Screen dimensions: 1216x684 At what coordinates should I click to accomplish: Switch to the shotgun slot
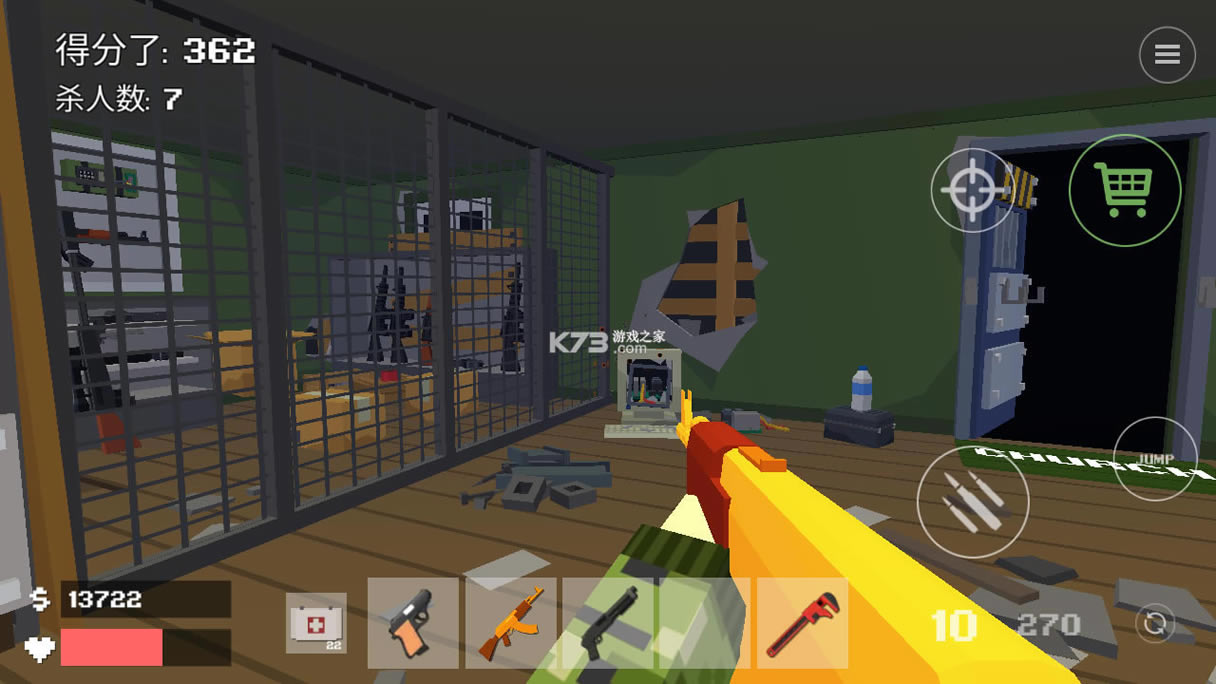[x=608, y=623]
